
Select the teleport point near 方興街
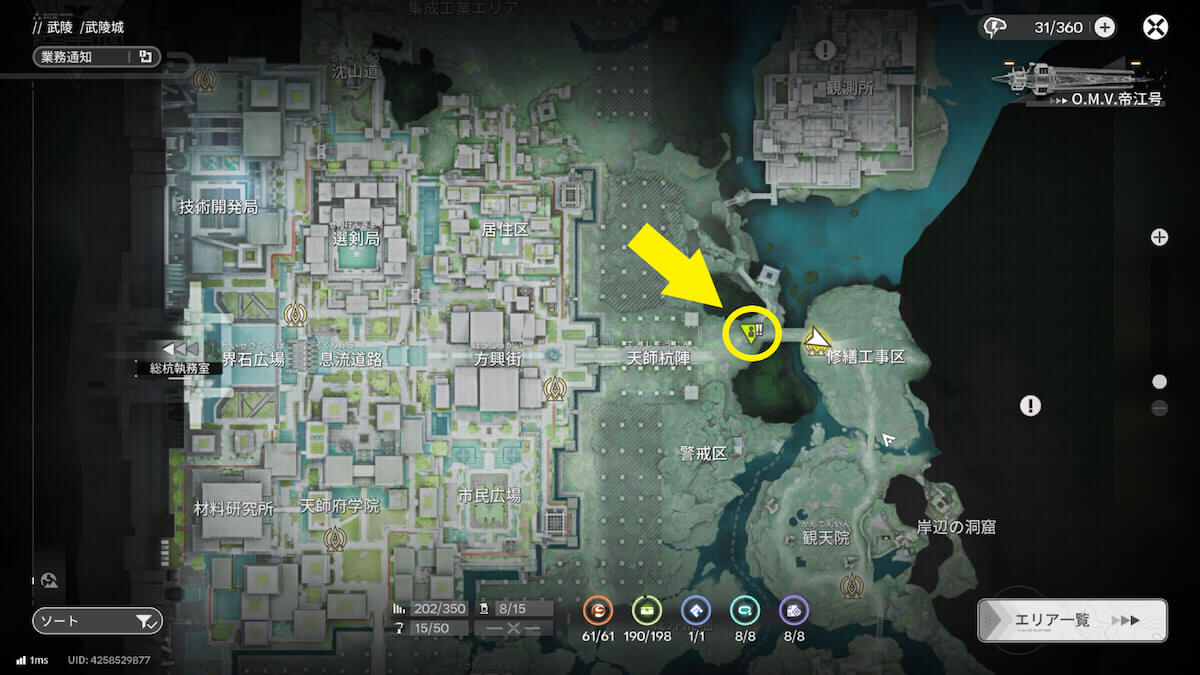click(551, 387)
